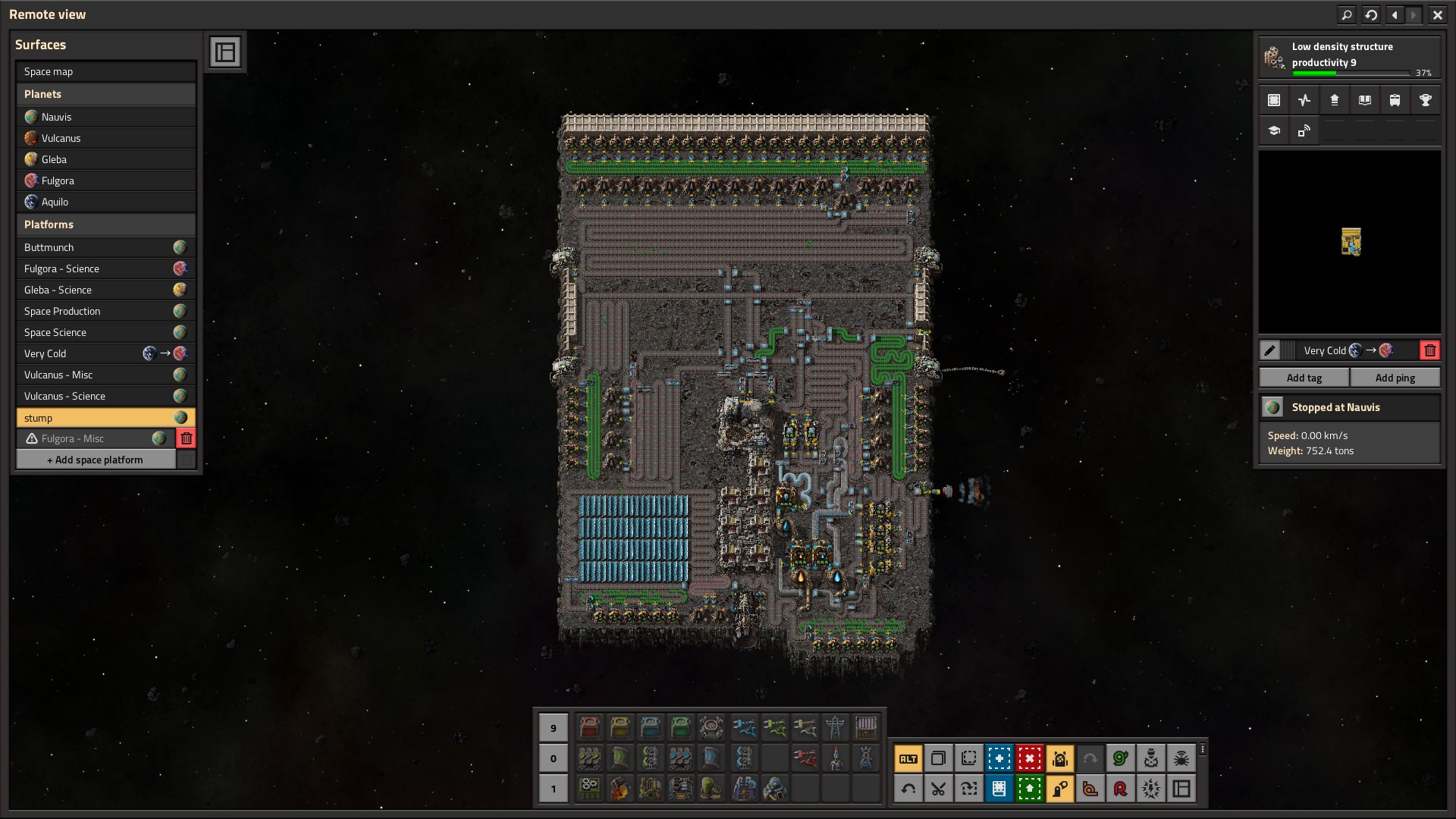
Task: Pick the red deconstruction planner tool
Action: (1029, 758)
